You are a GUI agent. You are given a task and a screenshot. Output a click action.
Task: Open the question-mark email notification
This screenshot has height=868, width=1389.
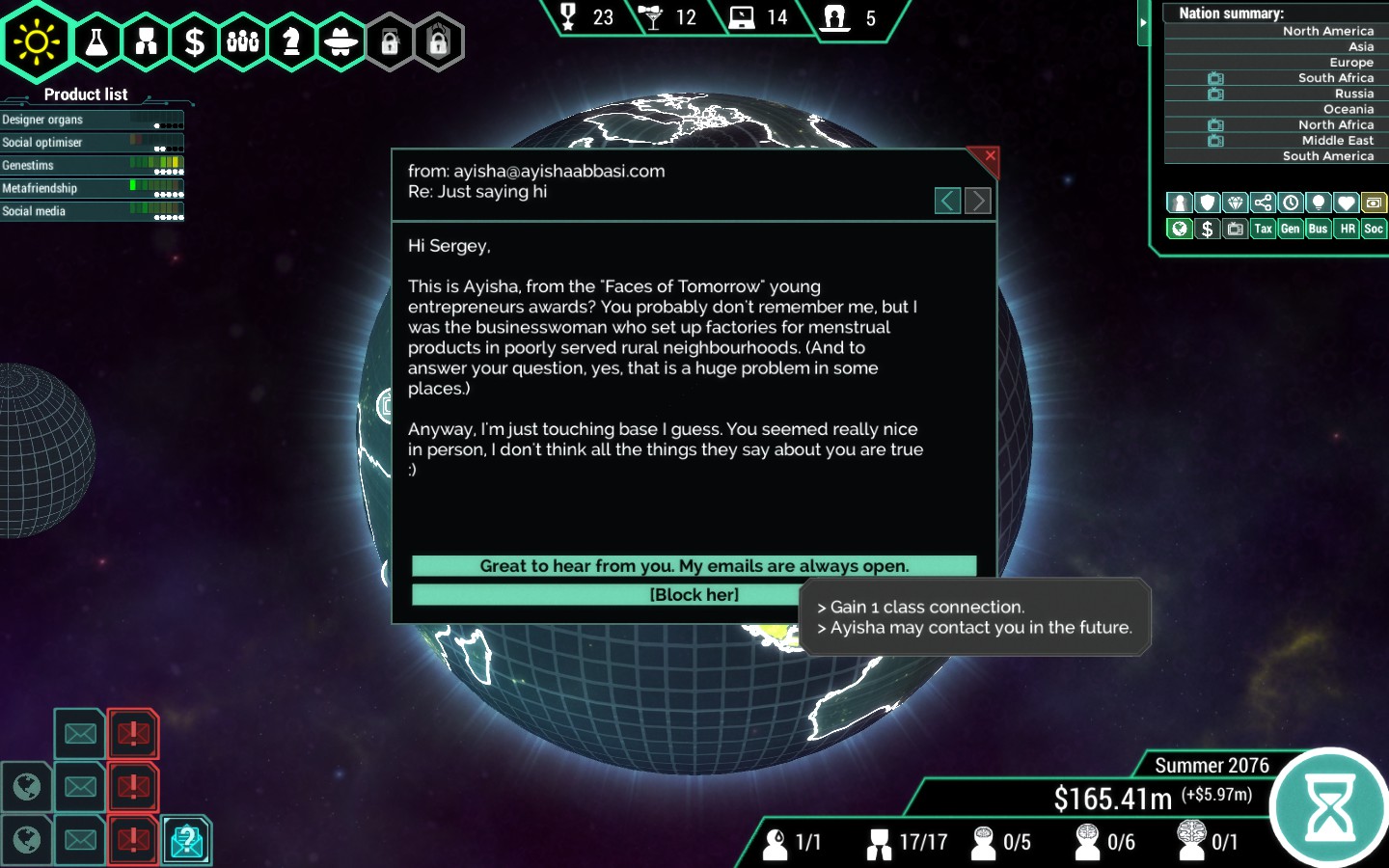tap(187, 840)
